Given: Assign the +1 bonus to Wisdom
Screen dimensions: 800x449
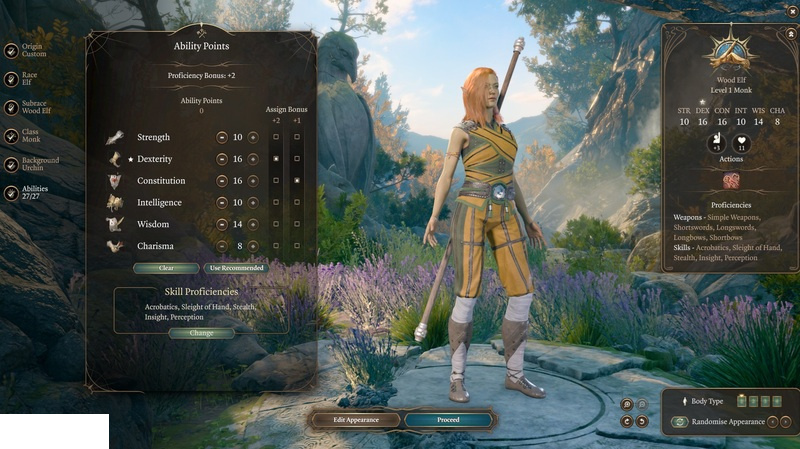Looking at the screenshot, I should tap(297, 224).
